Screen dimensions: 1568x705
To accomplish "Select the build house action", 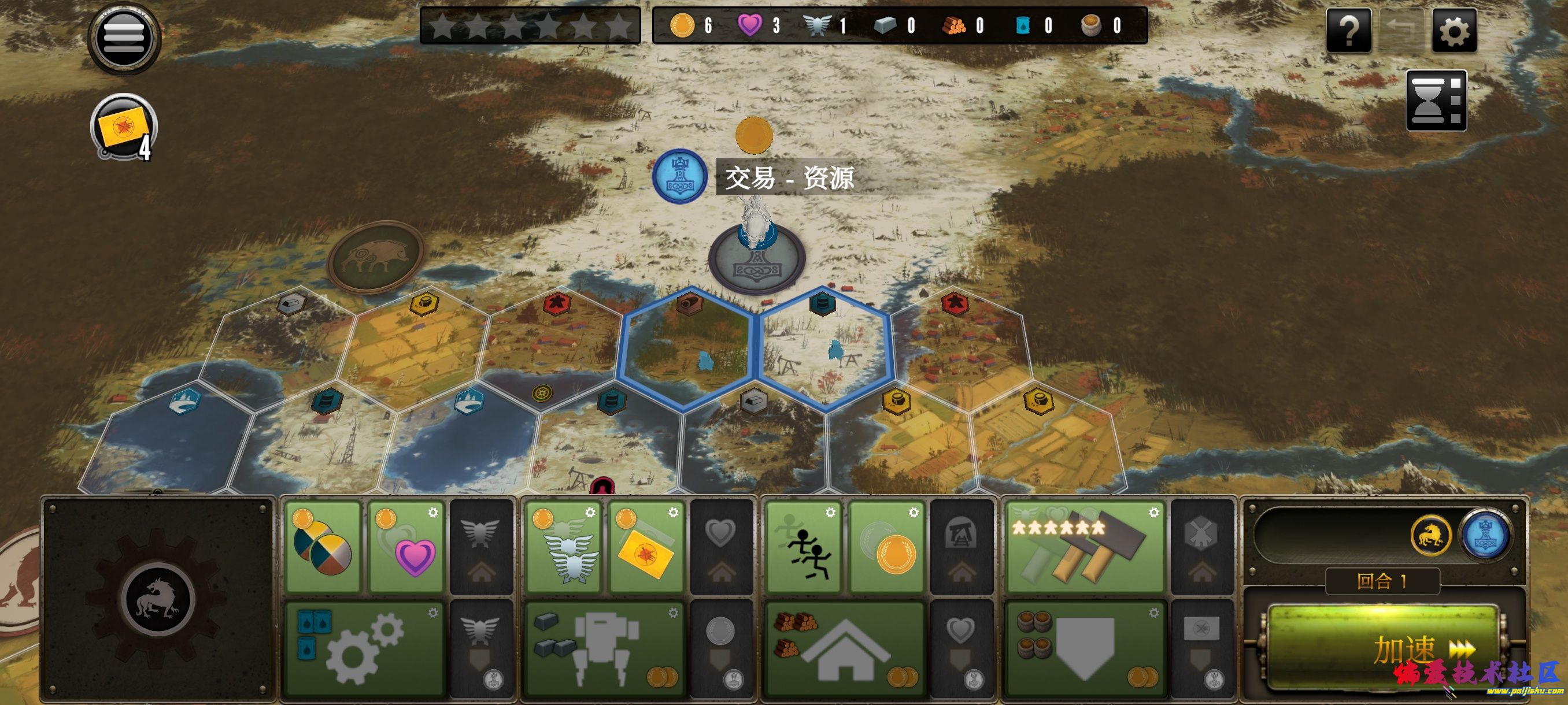I will point(844,648).
